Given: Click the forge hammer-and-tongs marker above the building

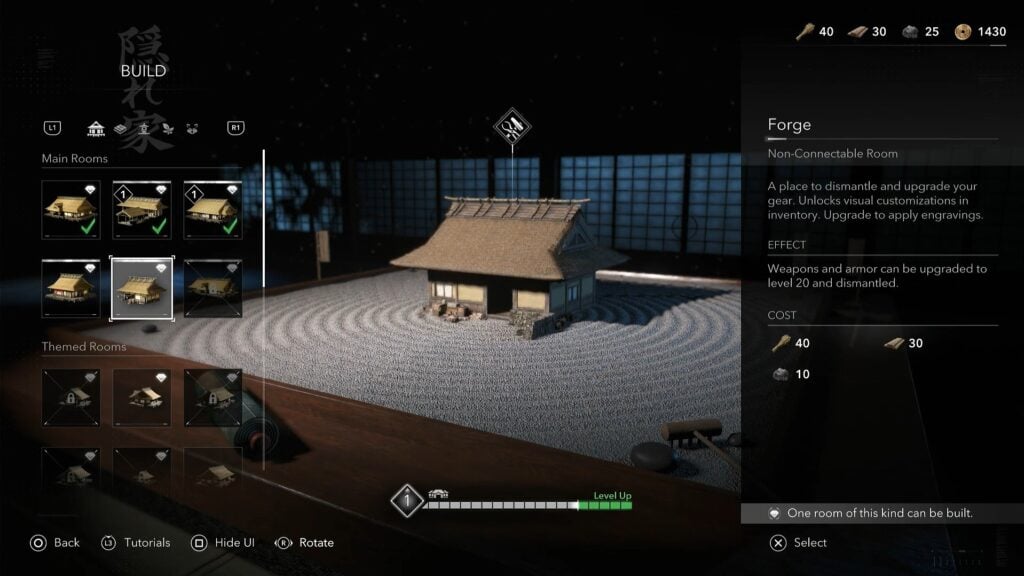Looking at the screenshot, I should 512,127.
